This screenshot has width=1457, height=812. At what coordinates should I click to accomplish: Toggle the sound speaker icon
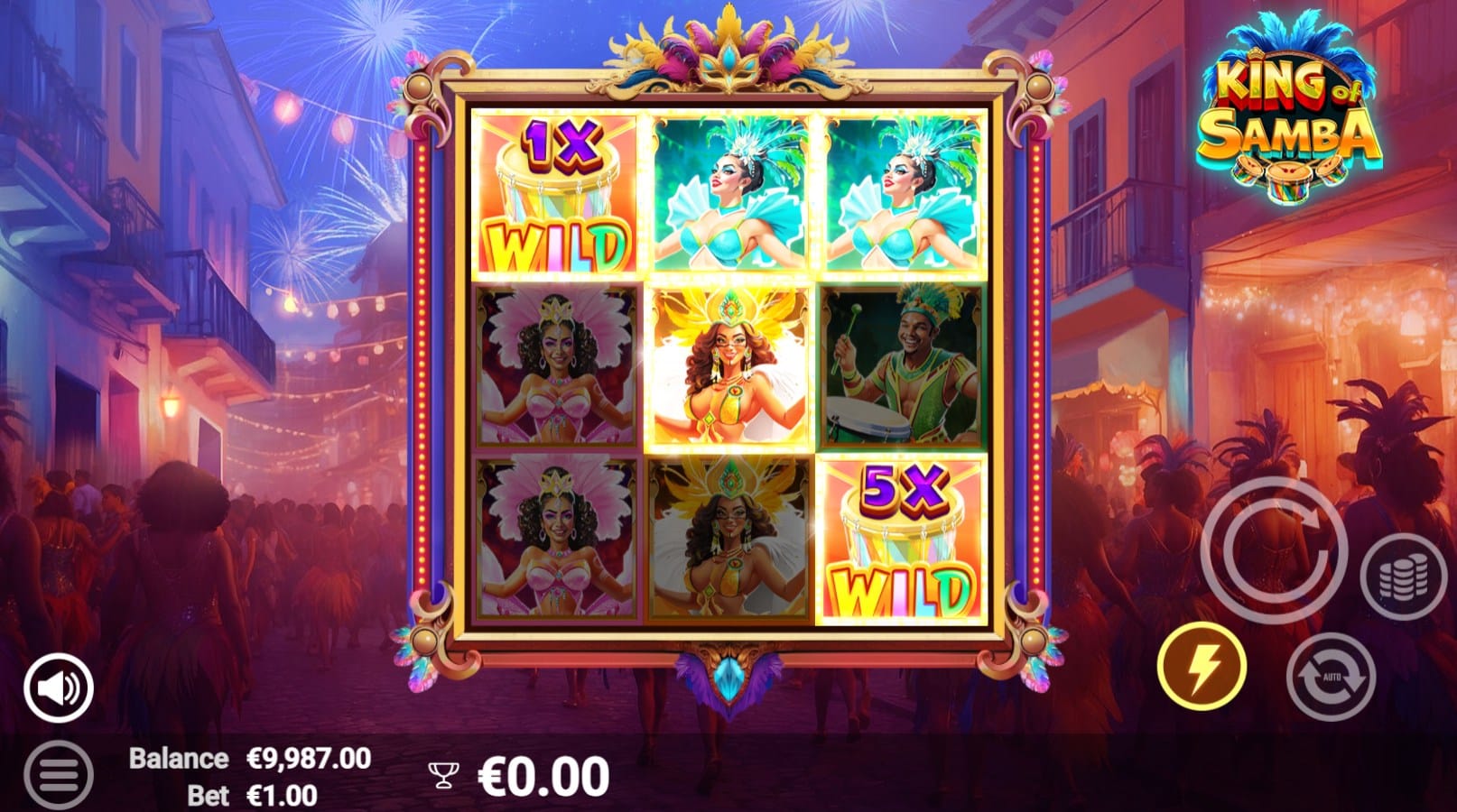(59, 688)
